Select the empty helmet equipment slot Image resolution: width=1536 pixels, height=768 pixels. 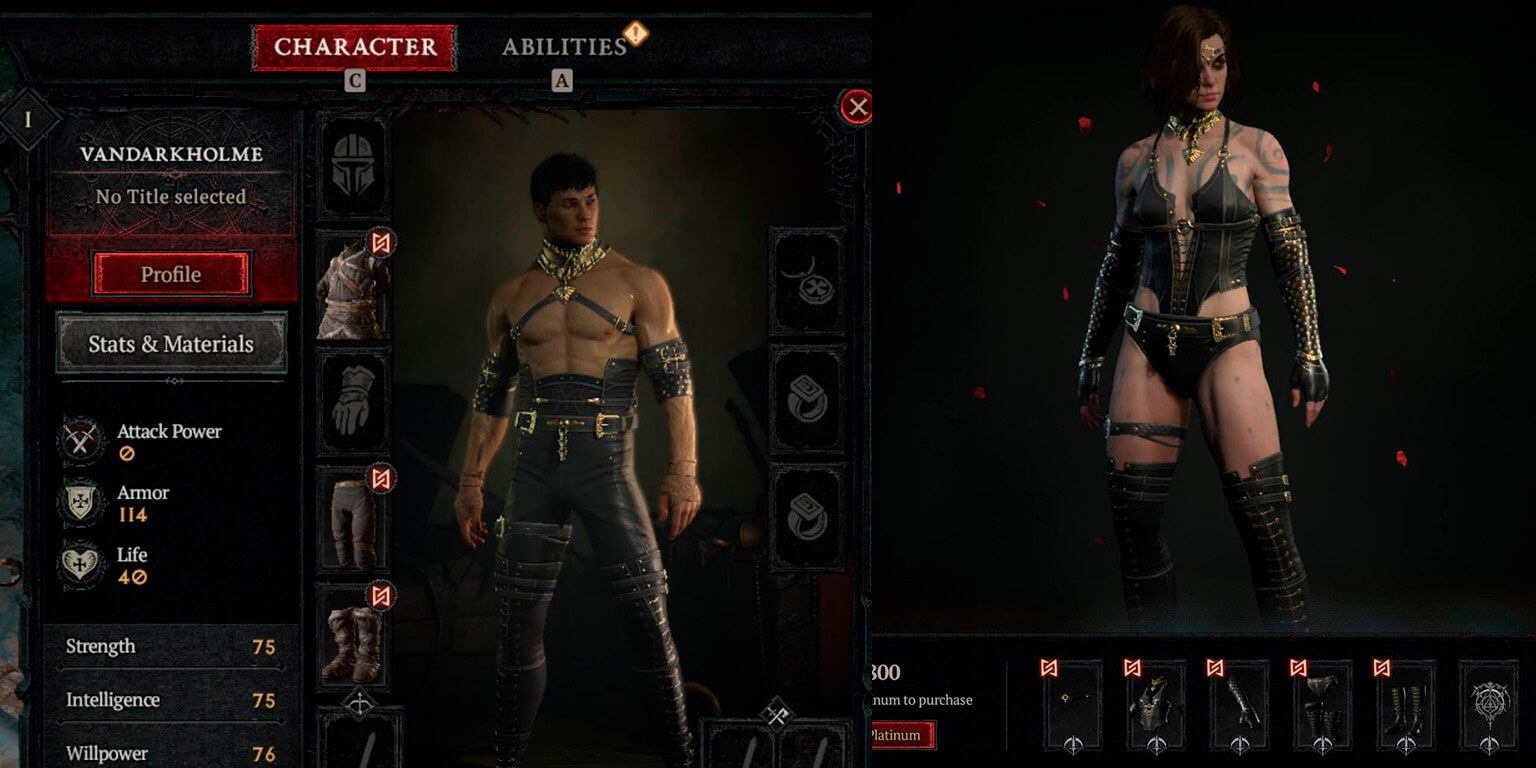pyautogui.click(x=354, y=167)
